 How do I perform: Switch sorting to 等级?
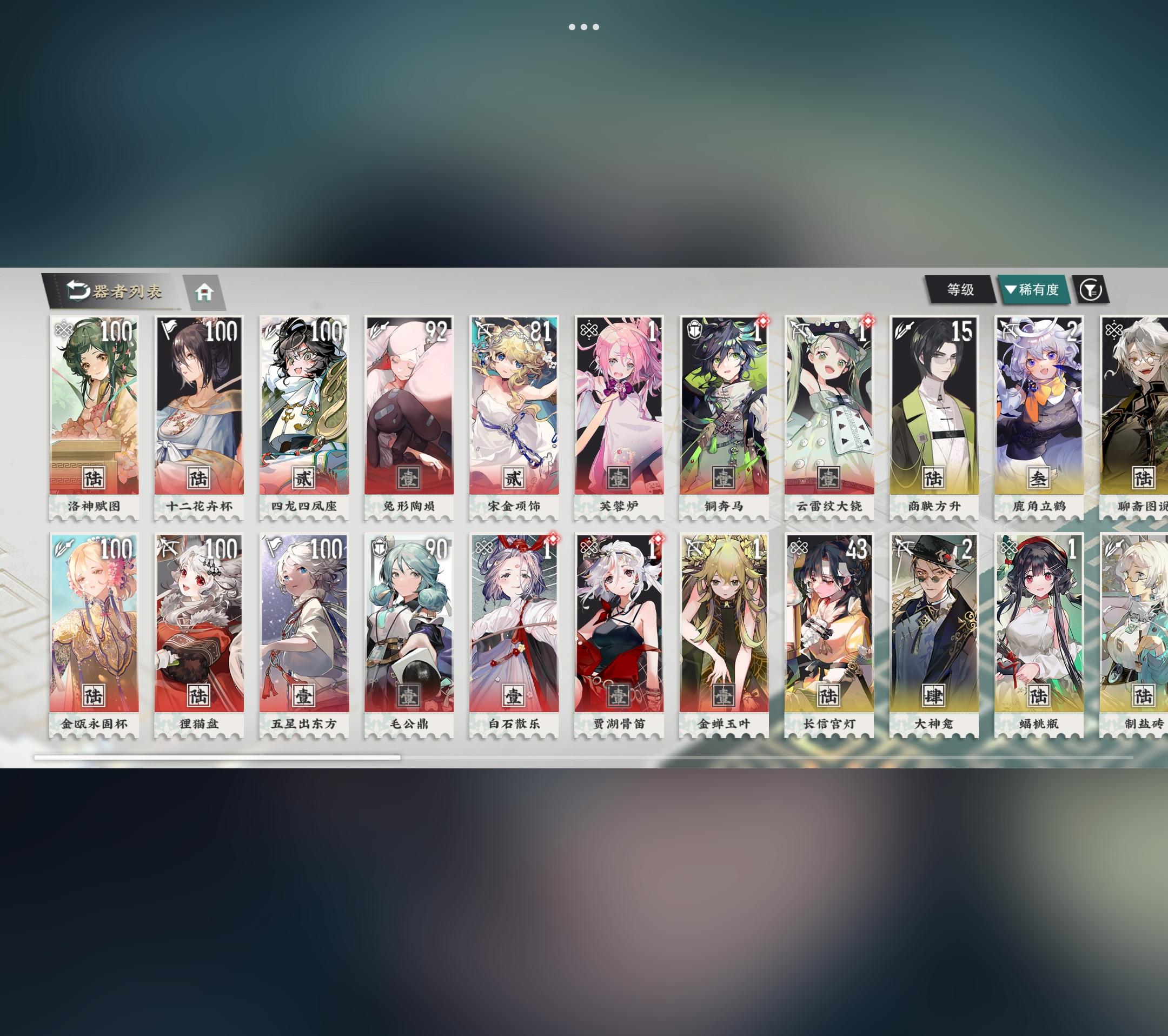(x=960, y=290)
